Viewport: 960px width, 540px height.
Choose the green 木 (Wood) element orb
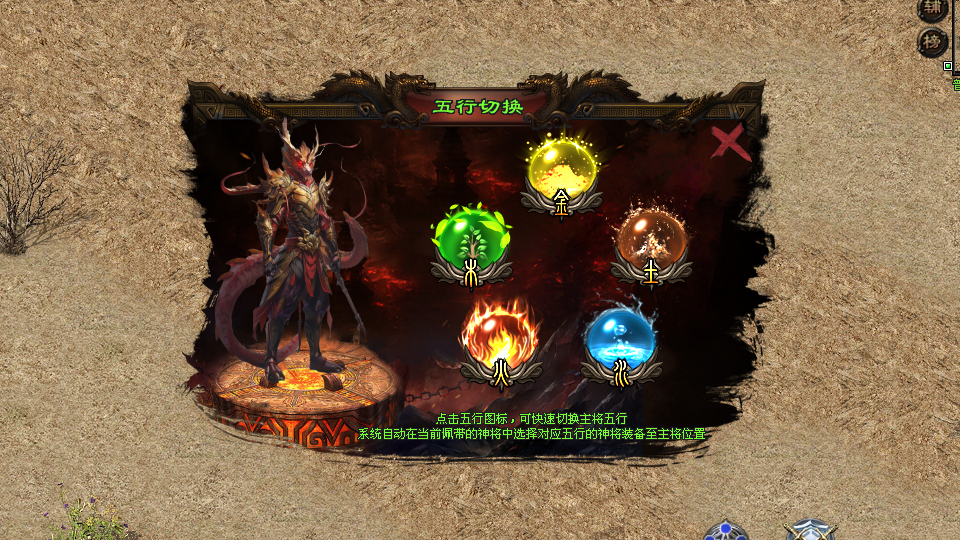pos(470,239)
